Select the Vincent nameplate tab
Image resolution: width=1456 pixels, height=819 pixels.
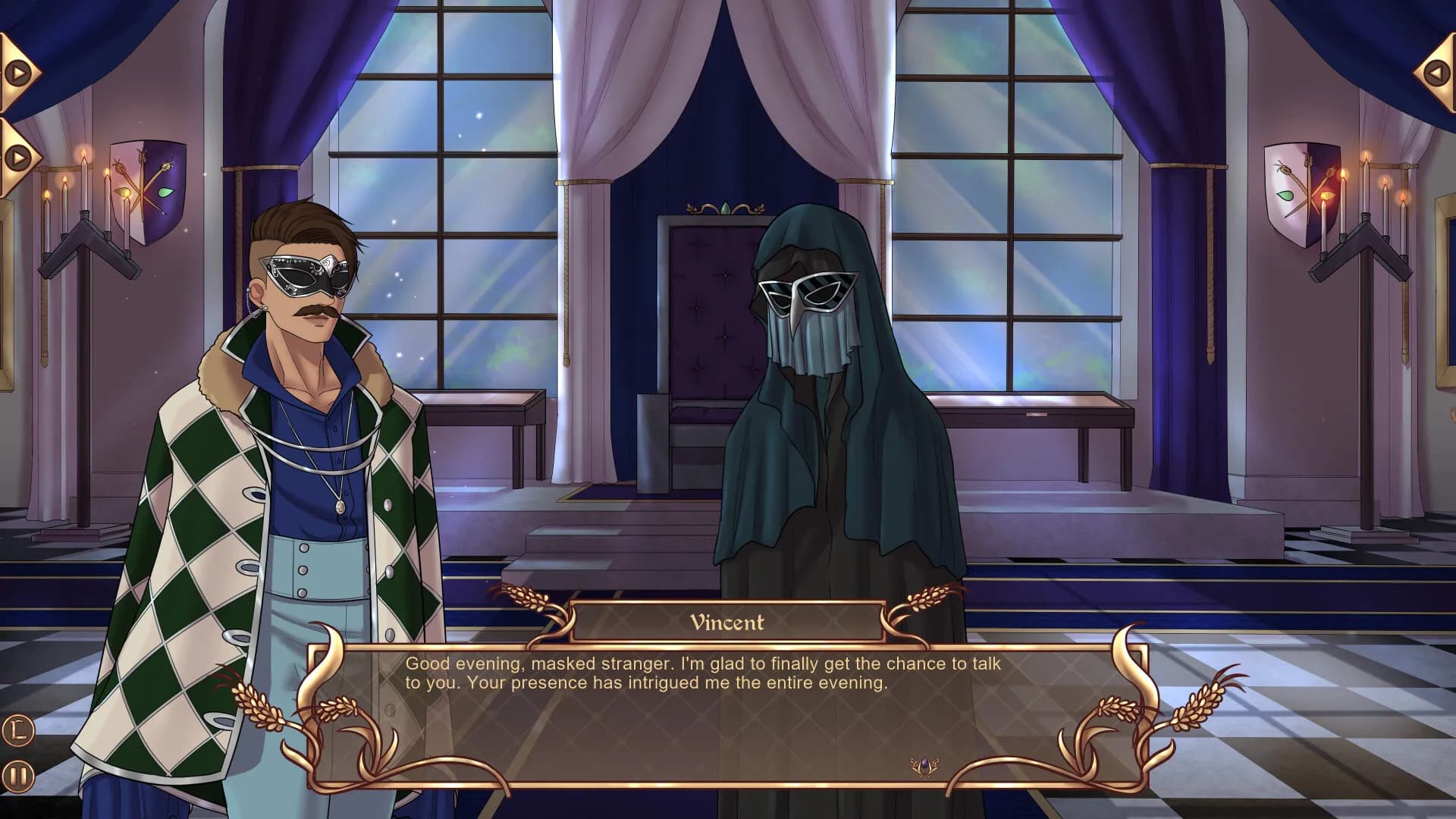728,623
